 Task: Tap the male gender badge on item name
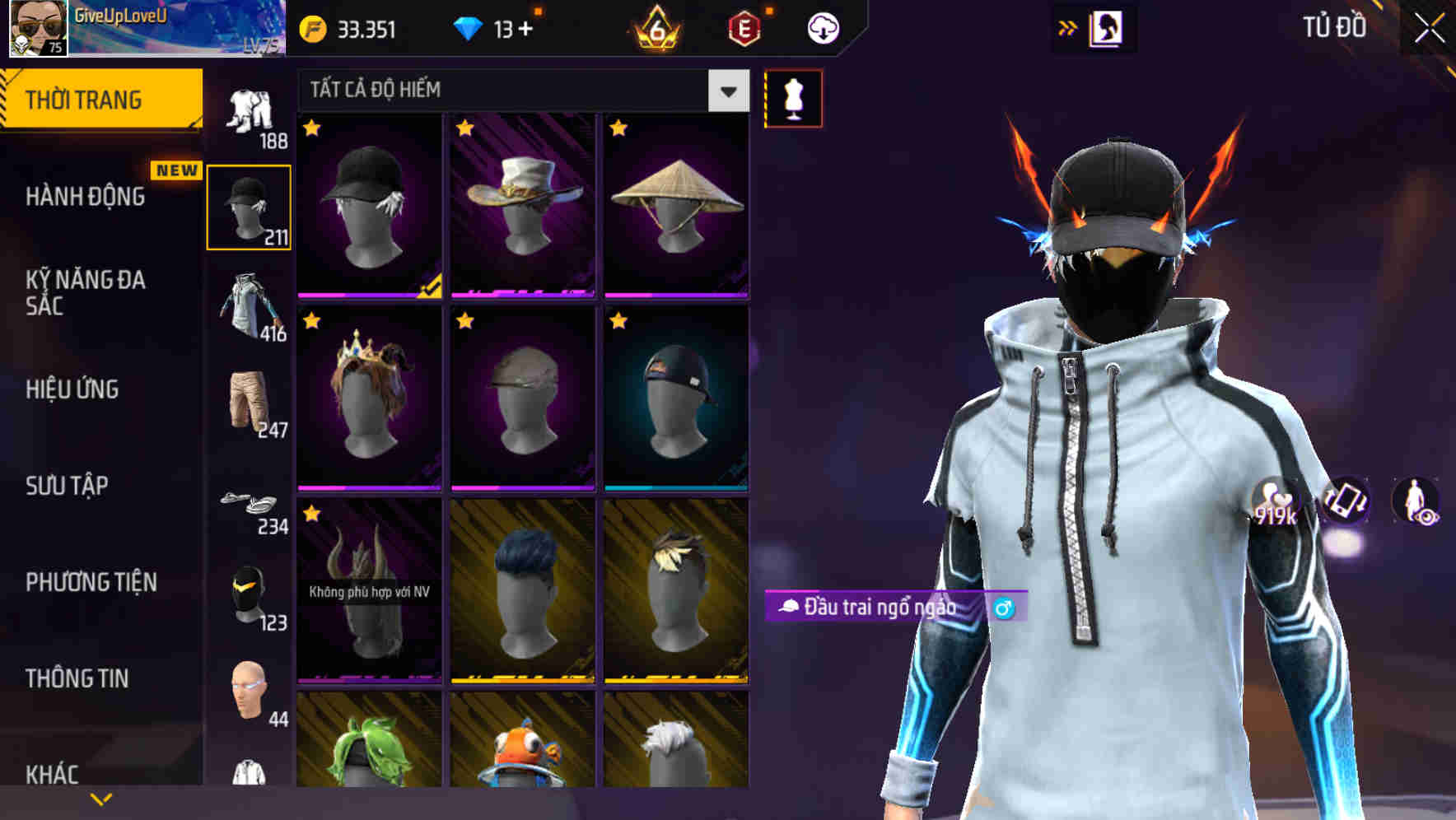click(x=1003, y=608)
